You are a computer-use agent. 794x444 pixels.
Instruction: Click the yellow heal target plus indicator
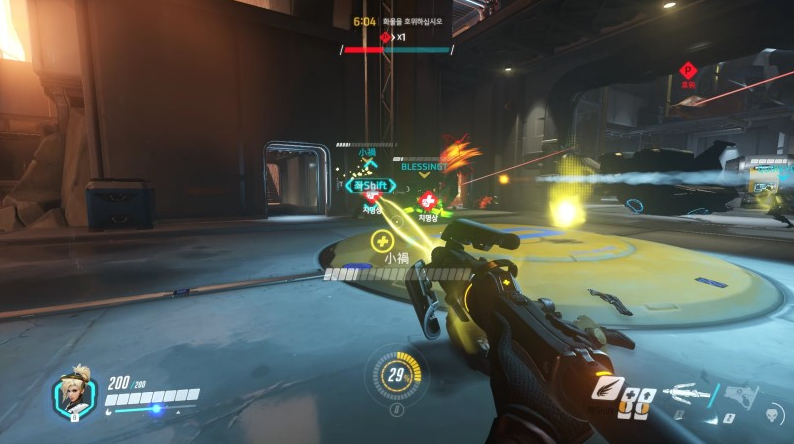[x=381, y=240]
